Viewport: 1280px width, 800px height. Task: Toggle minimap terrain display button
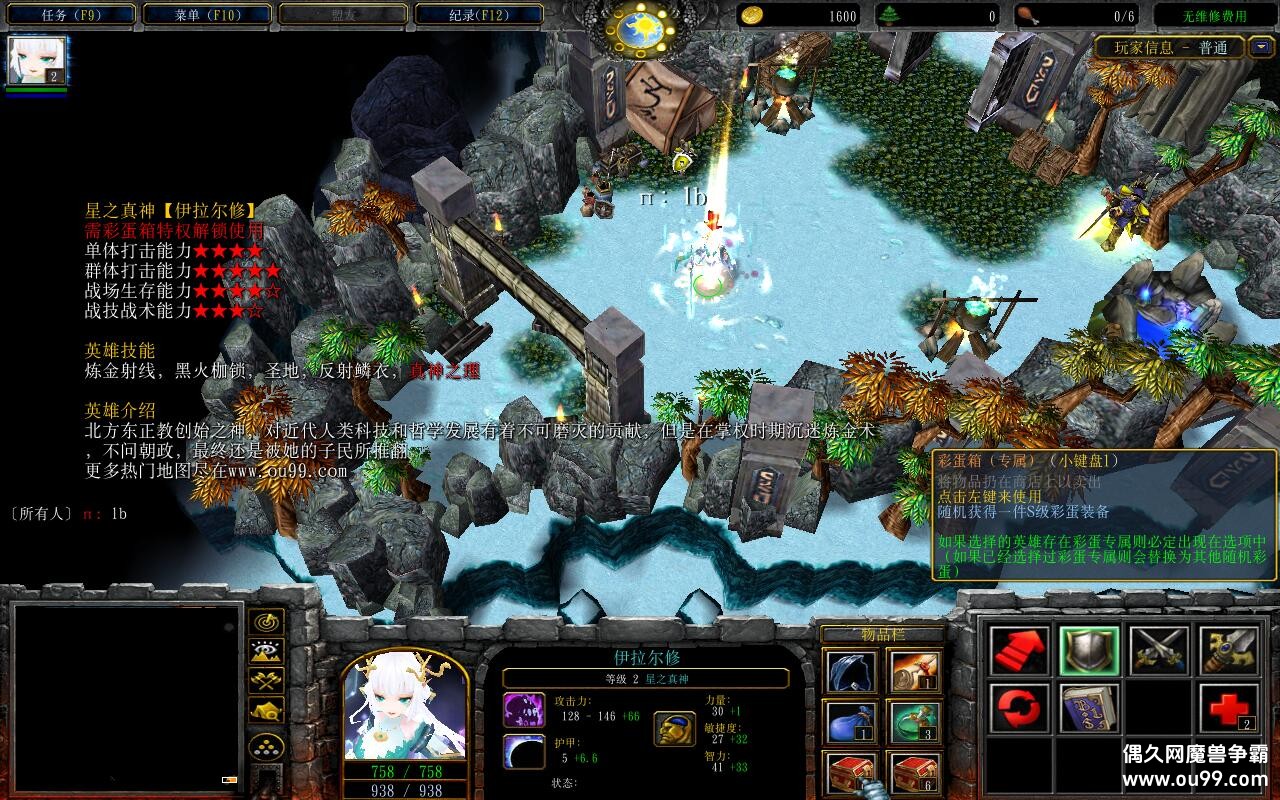click(267, 651)
